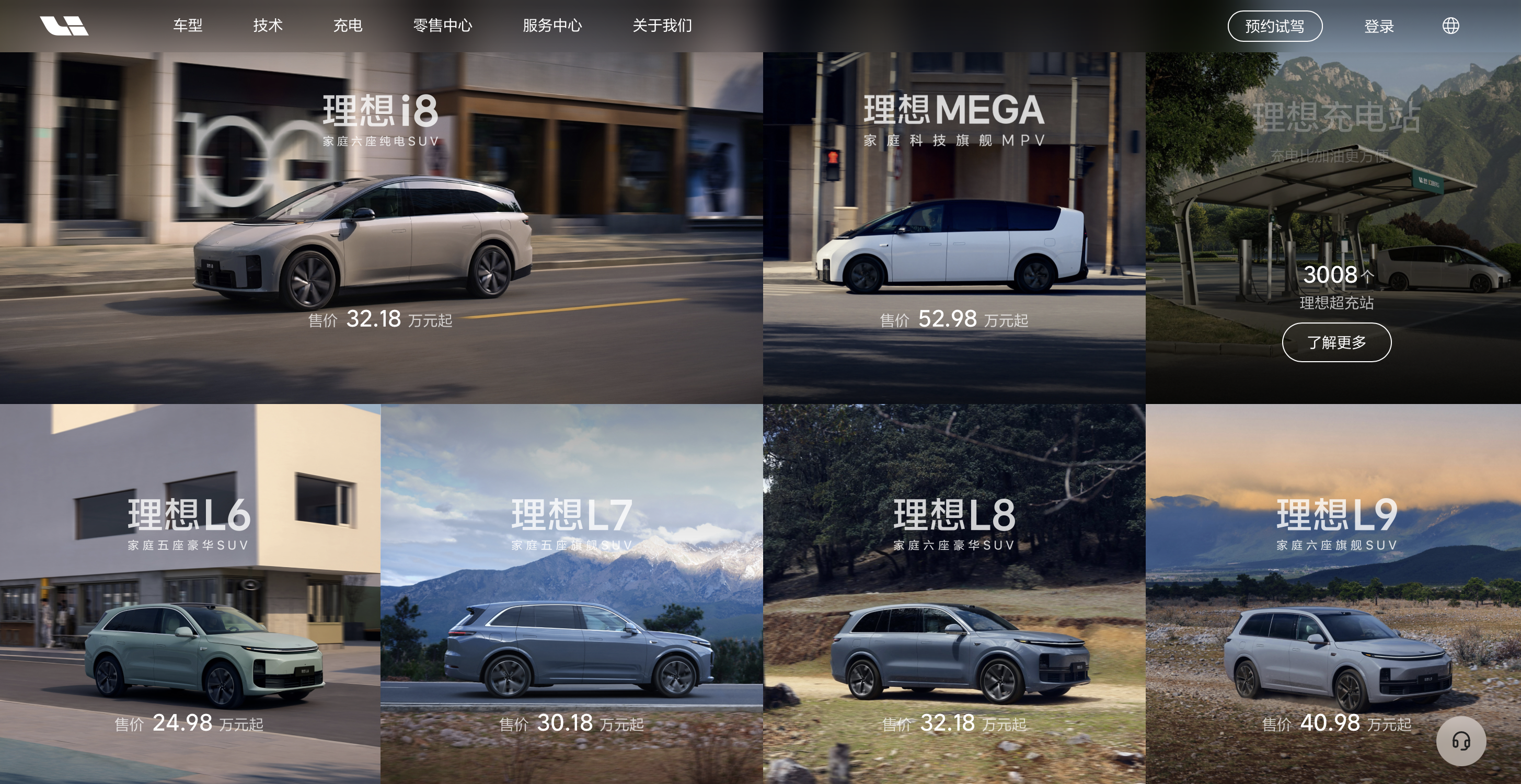Click the 预约试驾 button

tap(1275, 26)
